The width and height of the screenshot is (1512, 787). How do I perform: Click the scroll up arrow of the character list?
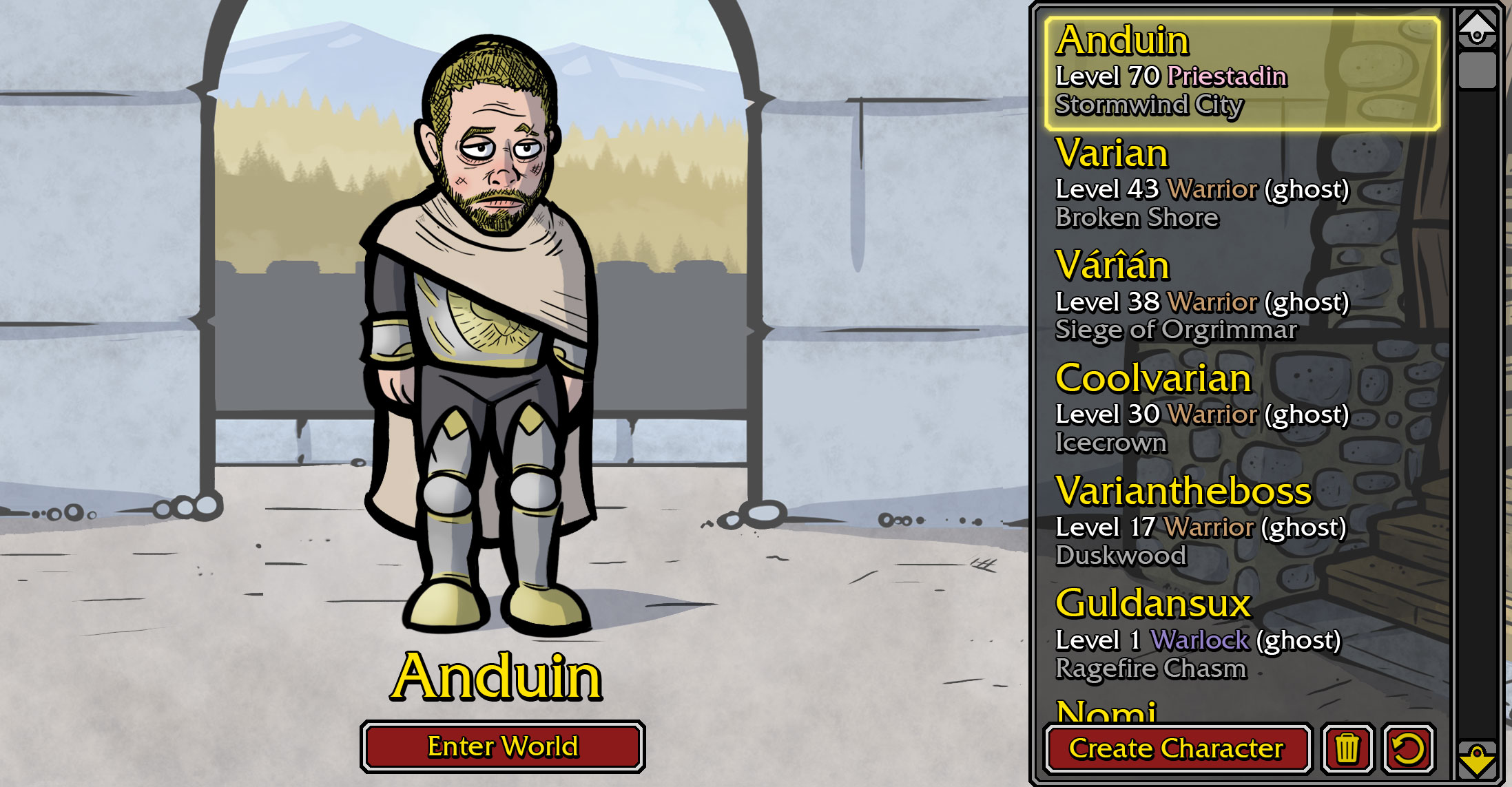tap(1477, 28)
